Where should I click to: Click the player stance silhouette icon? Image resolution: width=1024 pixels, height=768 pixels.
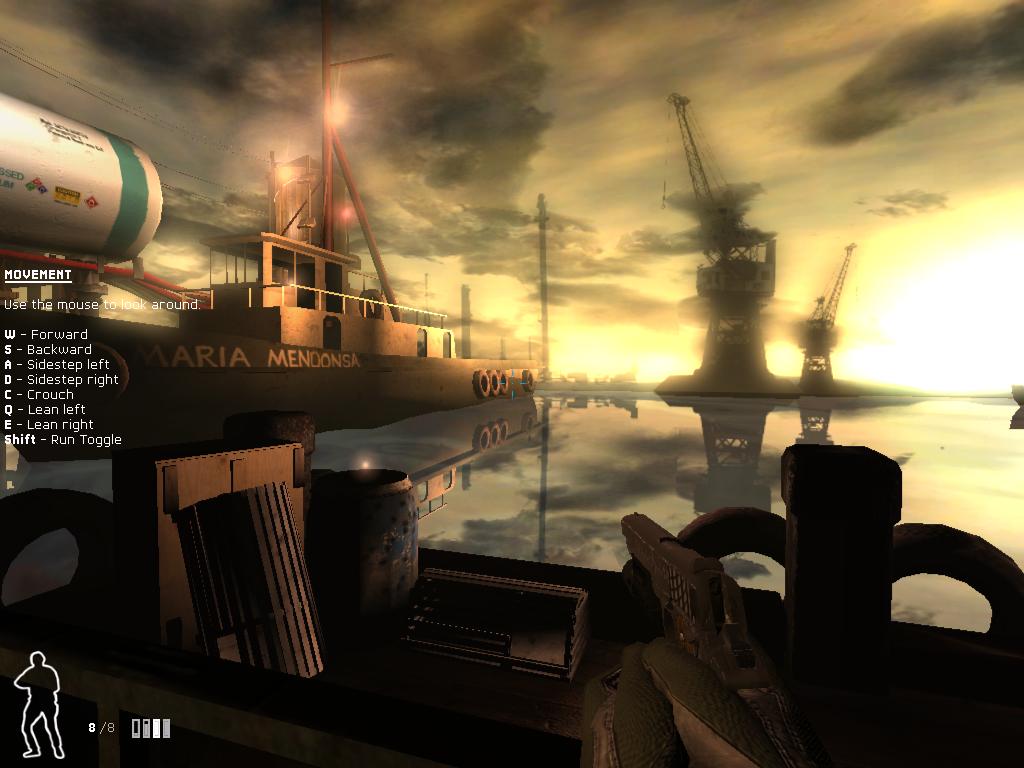click(38, 704)
